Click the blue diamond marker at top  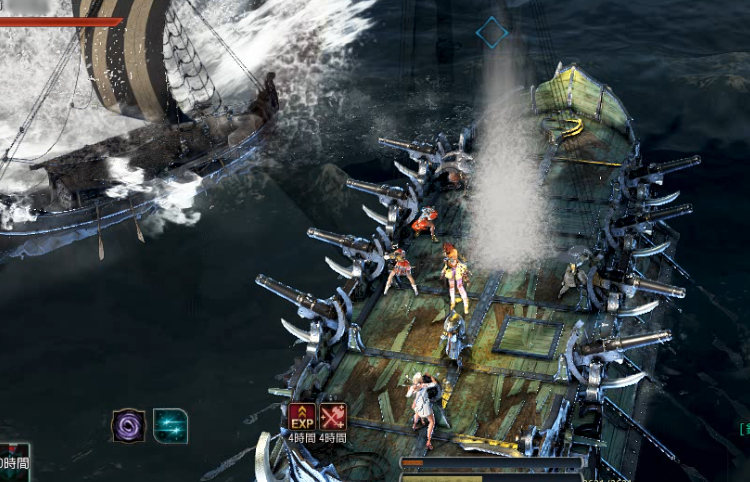[x=491, y=32]
